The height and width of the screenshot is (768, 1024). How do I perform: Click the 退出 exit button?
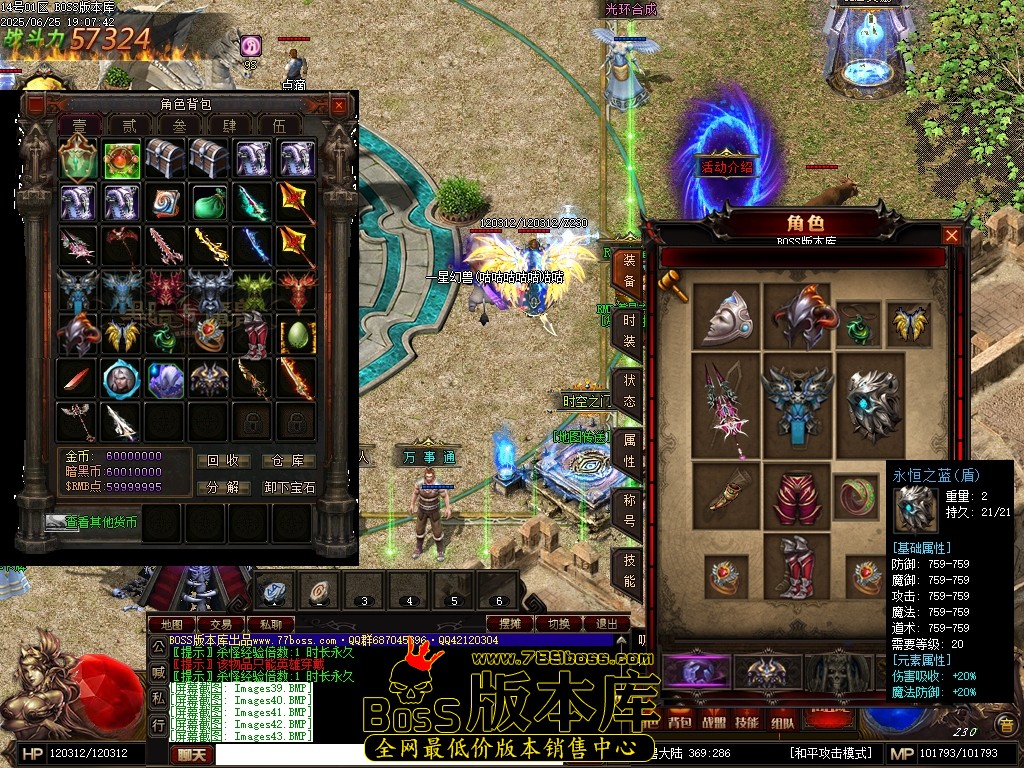[x=606, y=624]
